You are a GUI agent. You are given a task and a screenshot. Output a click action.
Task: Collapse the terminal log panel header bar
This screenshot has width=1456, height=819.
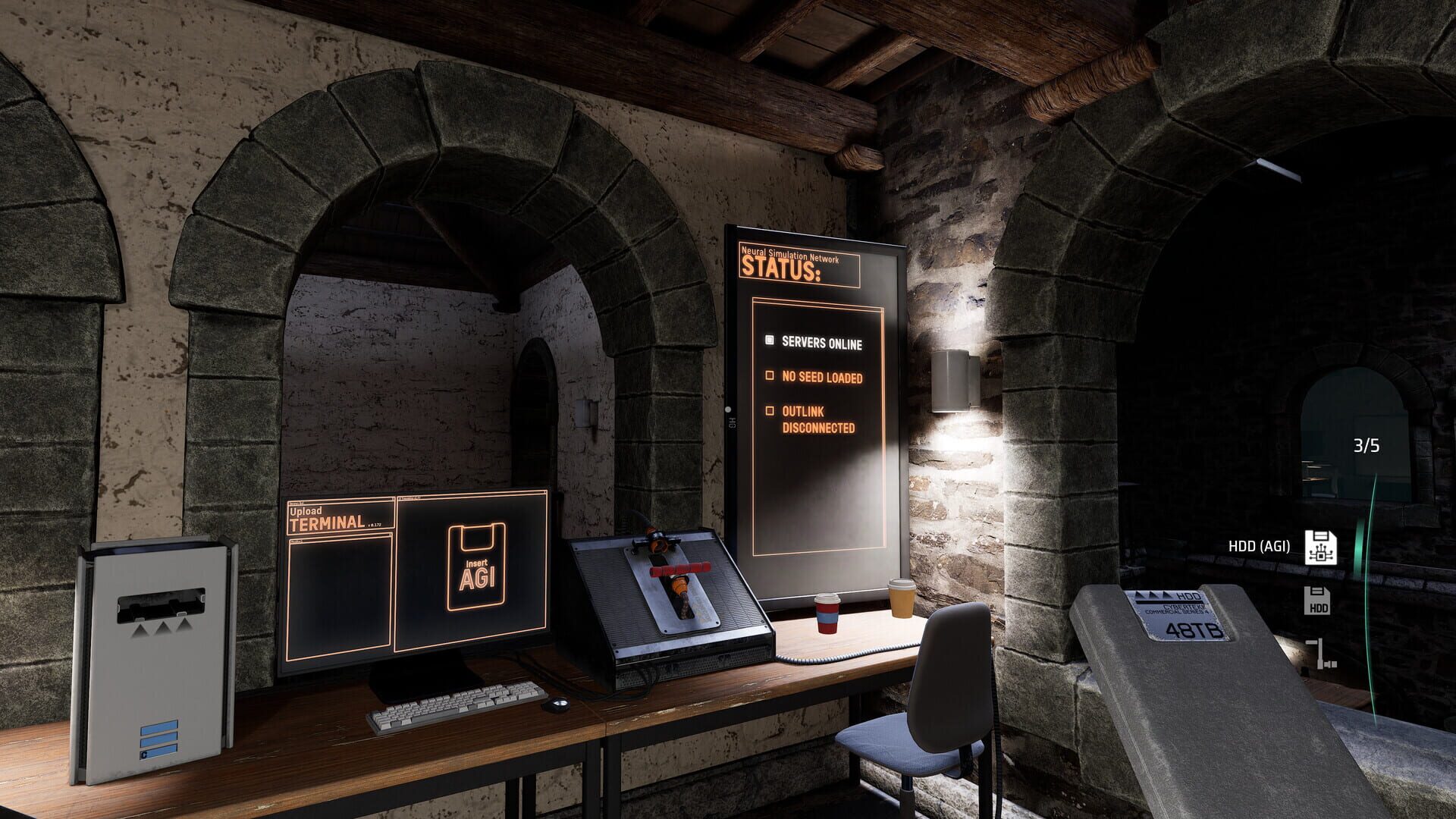(x=339, y=540)
